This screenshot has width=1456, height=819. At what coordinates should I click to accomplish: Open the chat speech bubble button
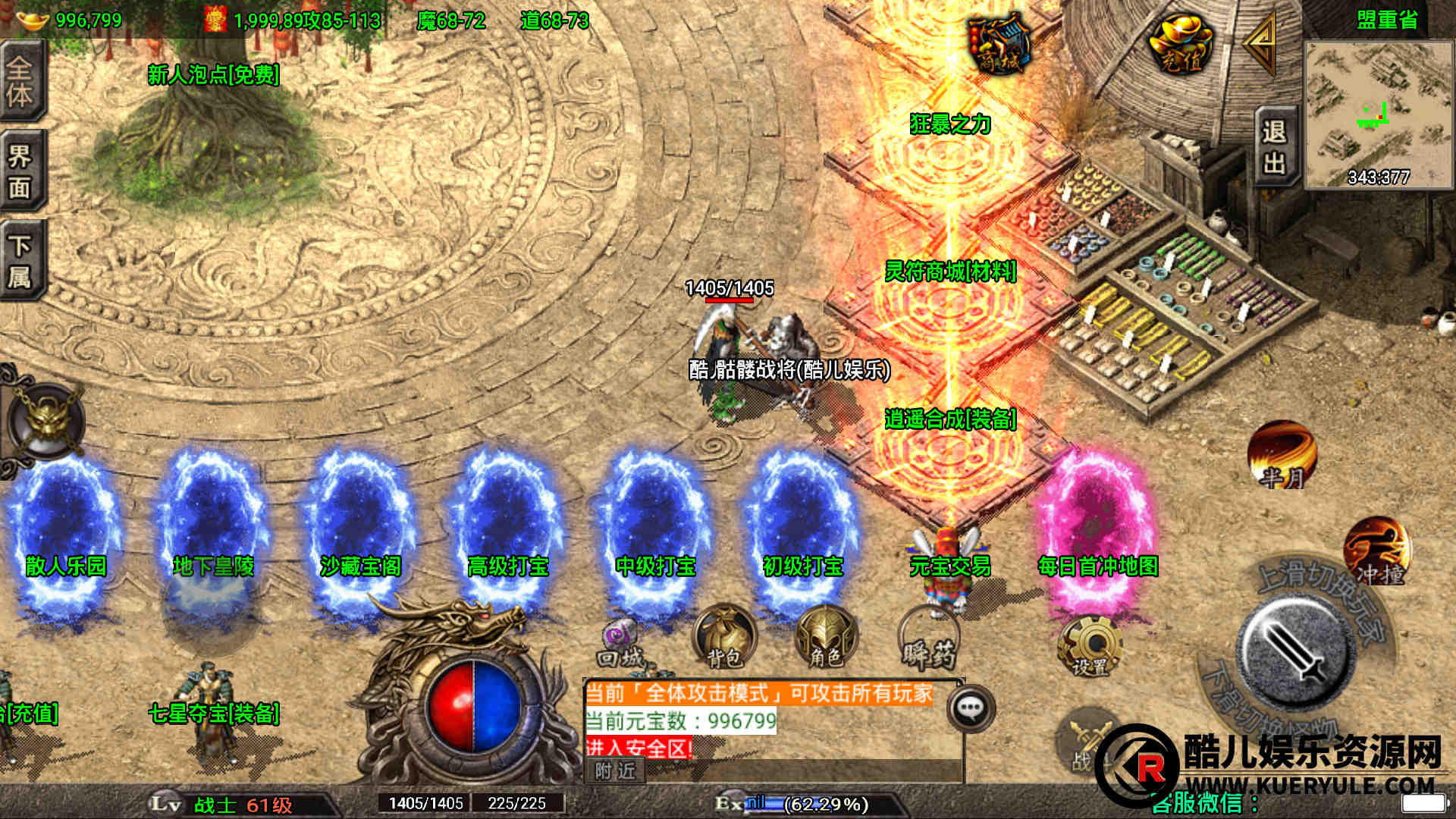(x=971, y=708)
